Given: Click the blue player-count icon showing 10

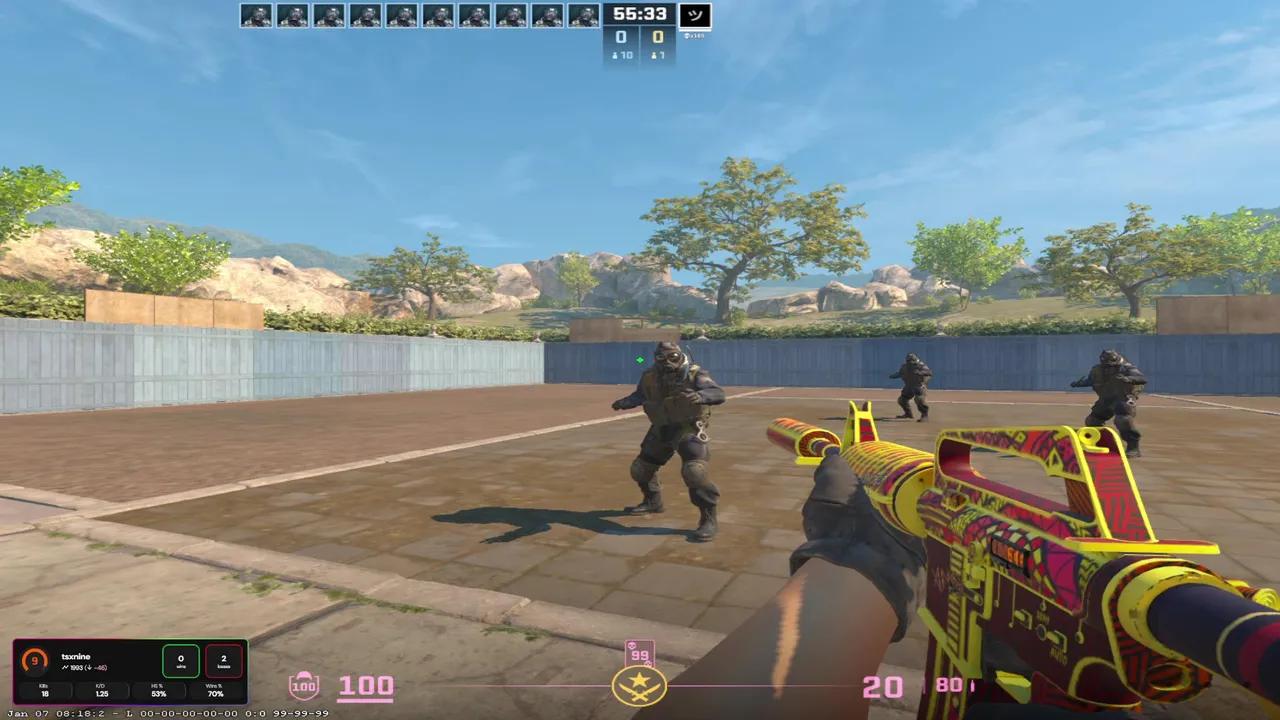Looking at the screenshot, I should (620, 55).
